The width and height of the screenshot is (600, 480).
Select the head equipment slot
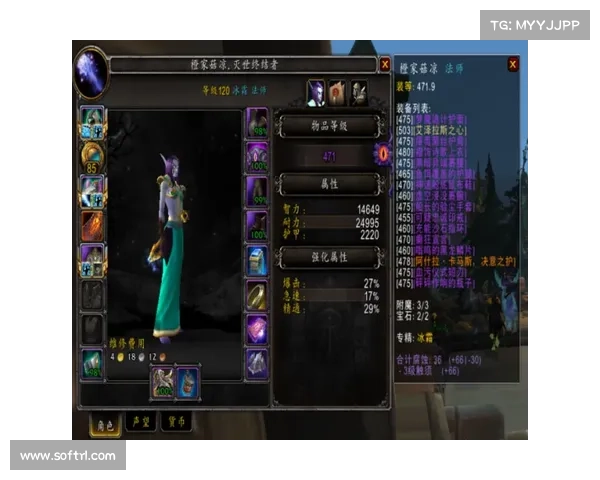click(x=92, y=121)
